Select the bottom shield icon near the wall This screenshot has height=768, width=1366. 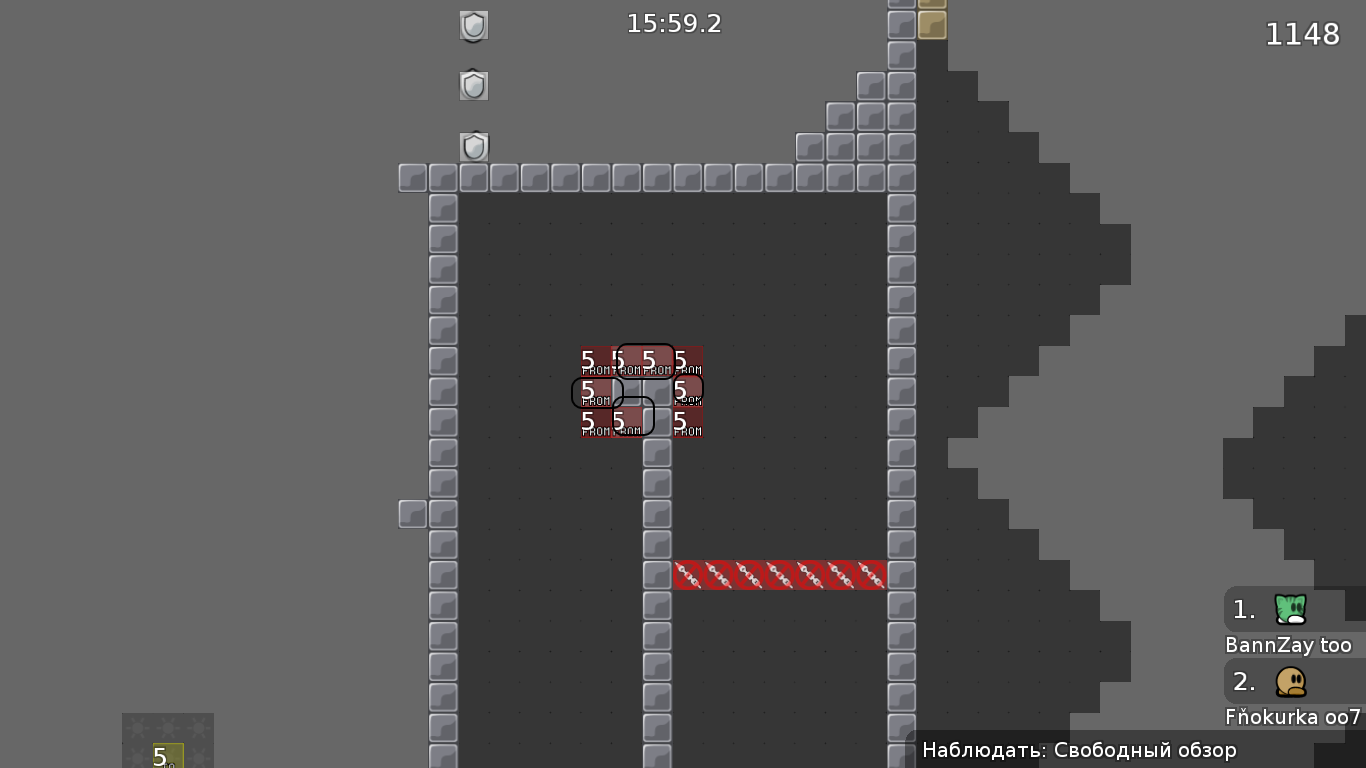click(472, 147)
